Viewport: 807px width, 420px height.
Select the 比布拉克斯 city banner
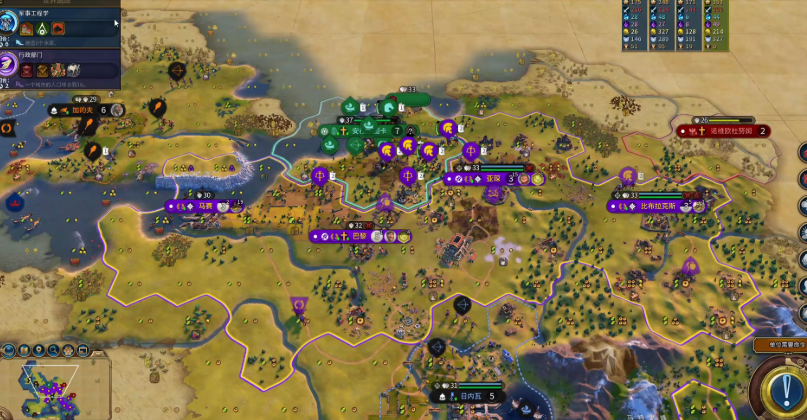coord(657,206)
